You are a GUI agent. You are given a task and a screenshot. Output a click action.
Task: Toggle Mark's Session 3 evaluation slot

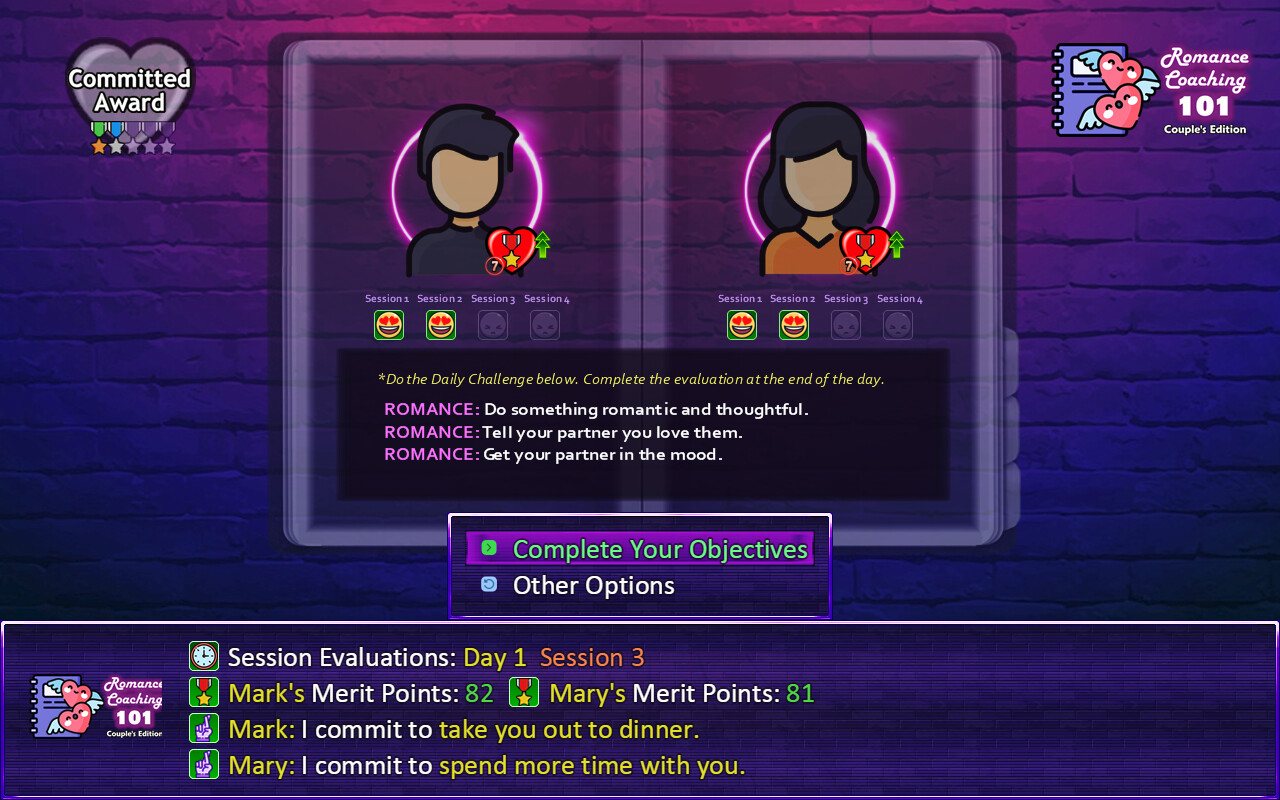tap(492, 324)
